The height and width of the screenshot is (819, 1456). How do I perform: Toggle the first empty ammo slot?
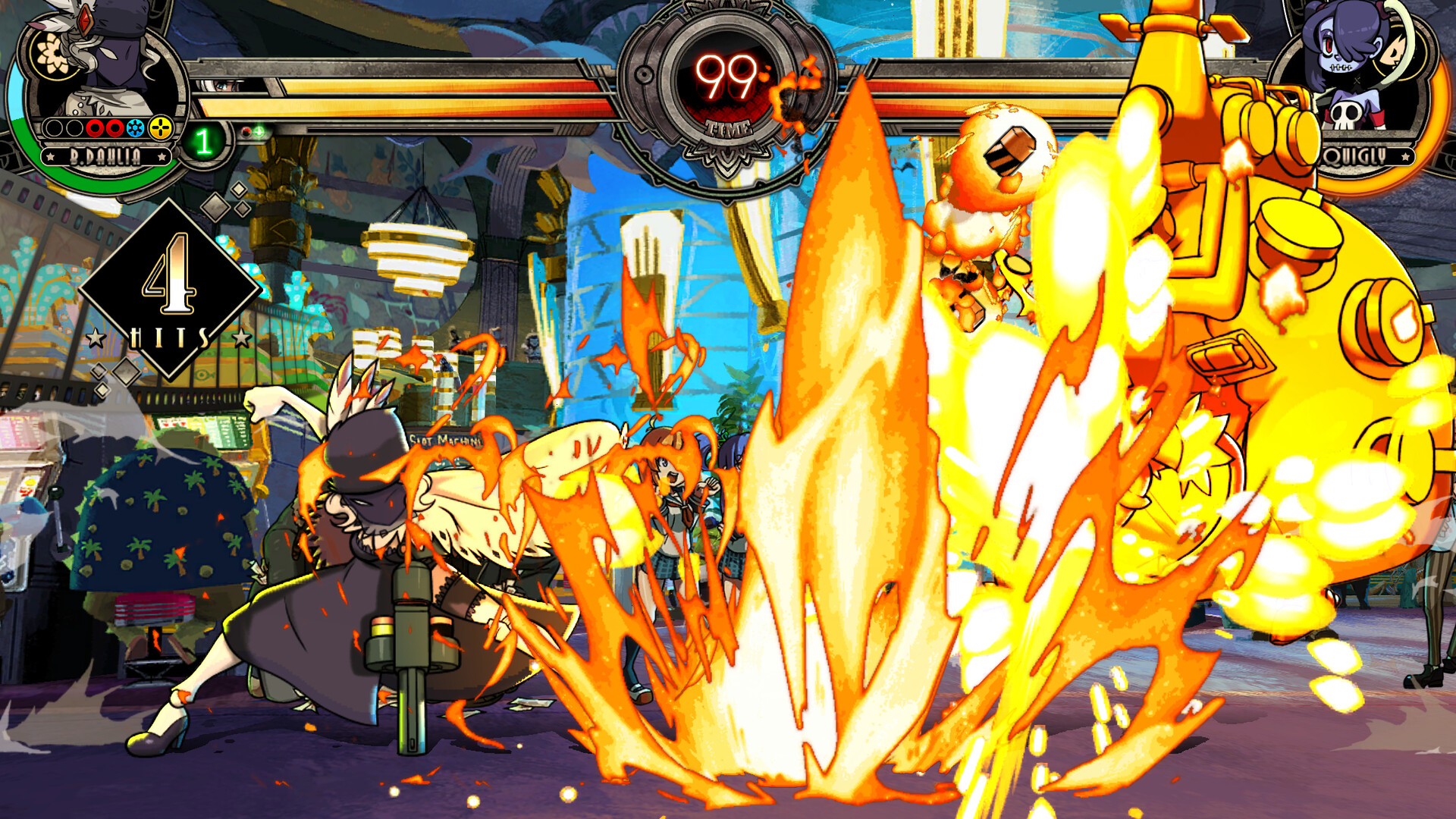coord(52,127)
